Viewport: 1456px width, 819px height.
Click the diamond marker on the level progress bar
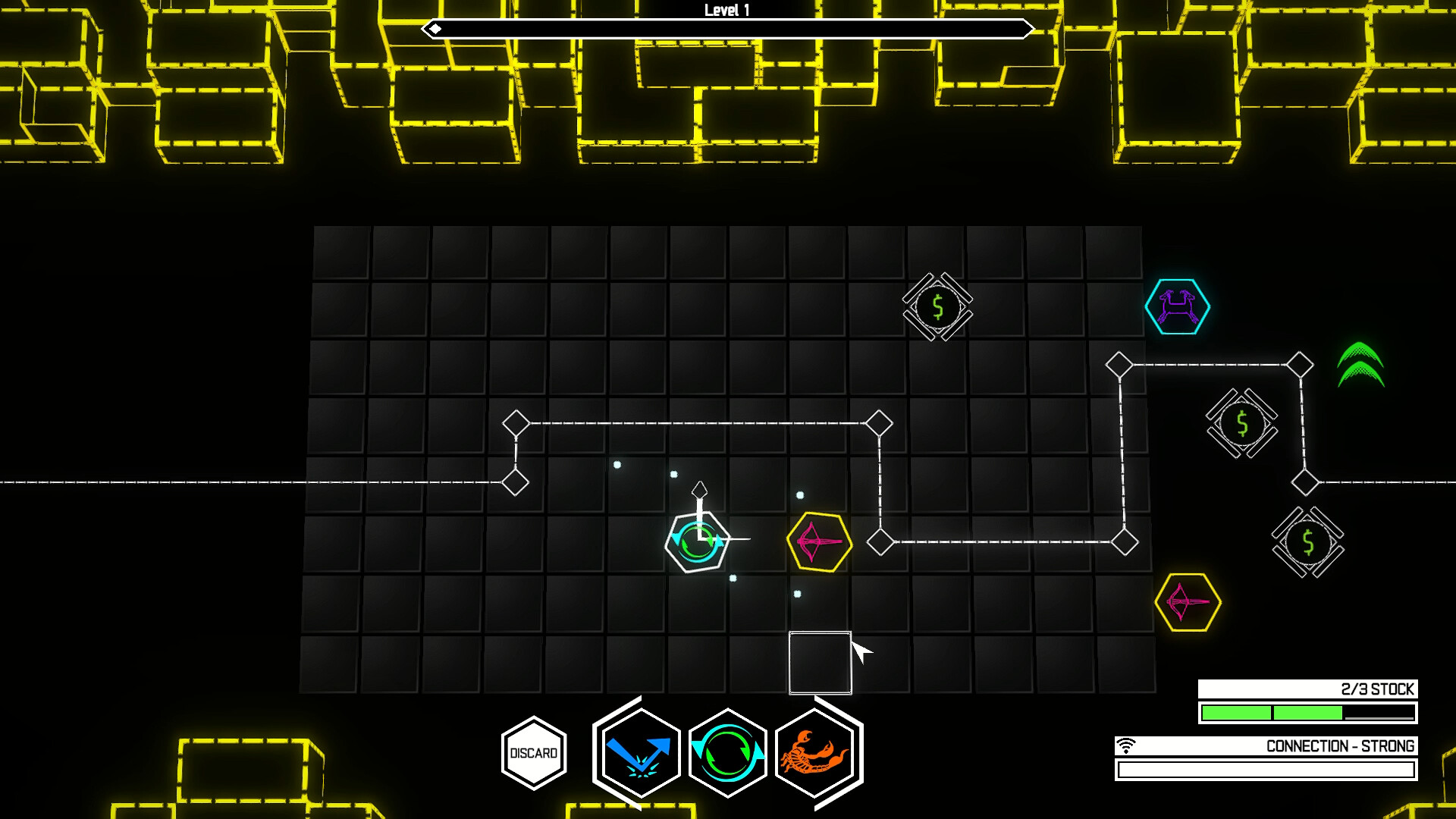(x=435, y=29)
